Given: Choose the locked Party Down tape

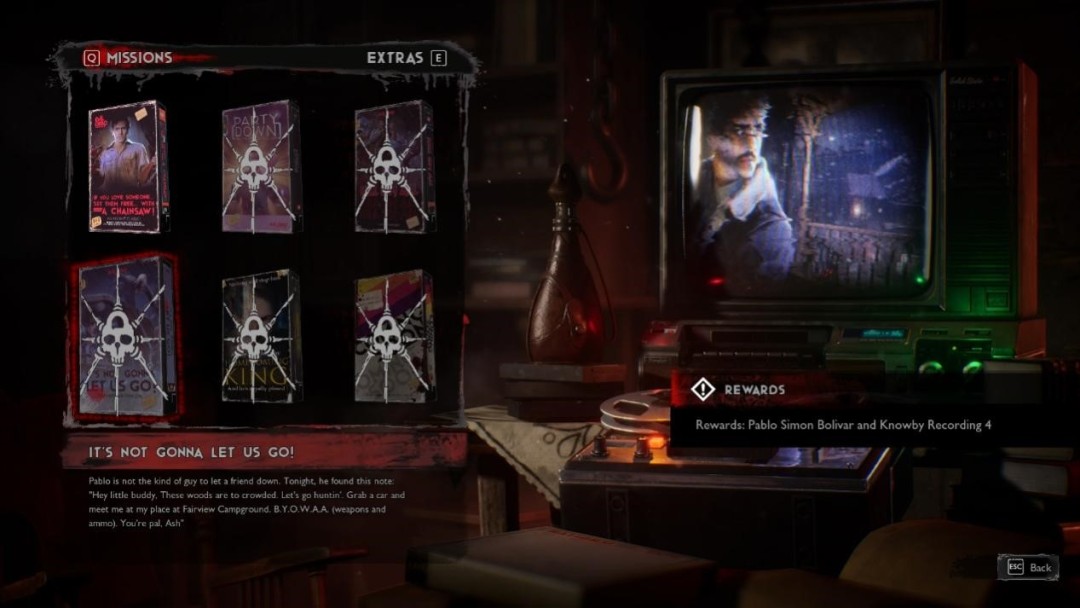Looking at the screenshot, I should tap(260, 167).
